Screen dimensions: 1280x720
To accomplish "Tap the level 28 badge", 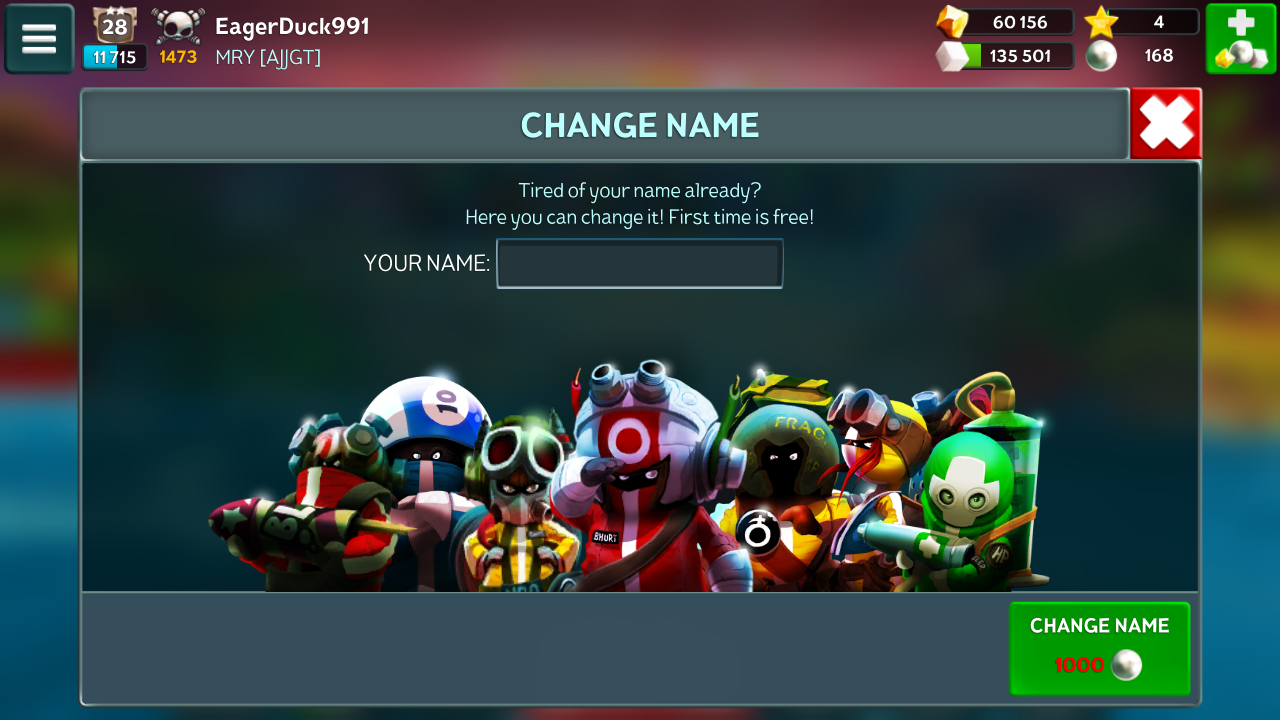I will click(115, 26).
